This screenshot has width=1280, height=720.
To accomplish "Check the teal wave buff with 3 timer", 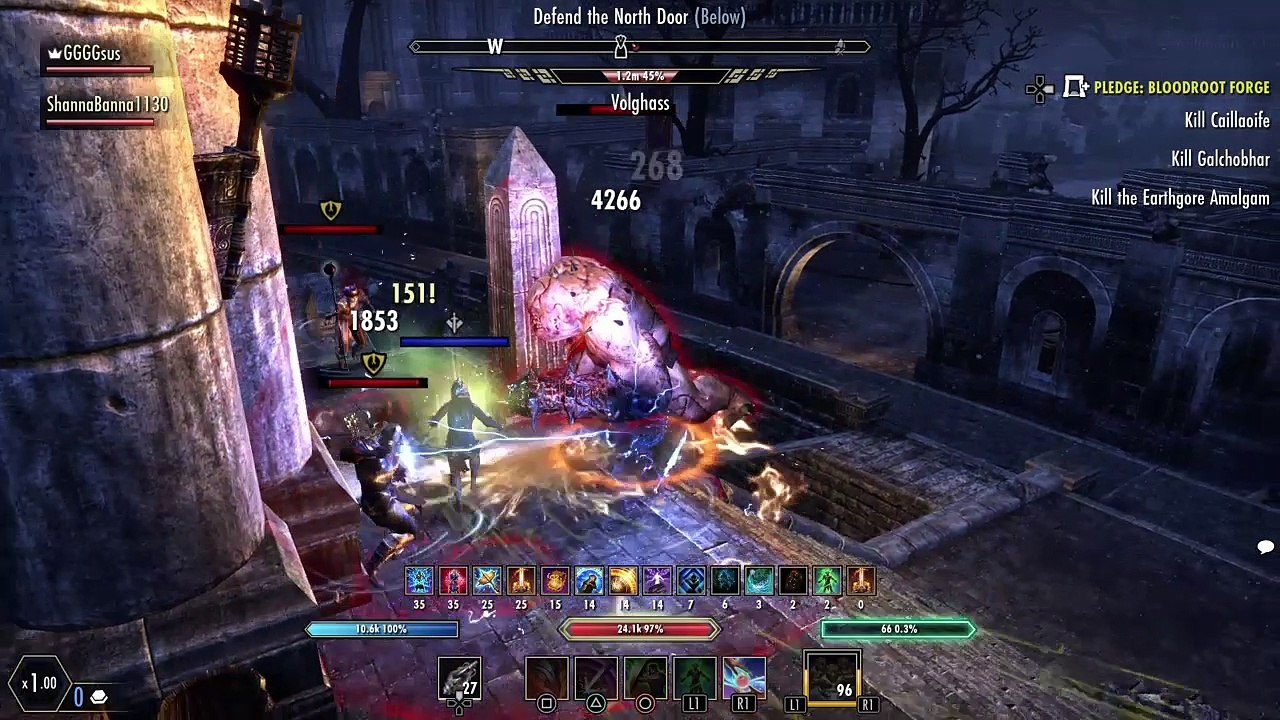I will pyautogui.click(x=759, y=581).
